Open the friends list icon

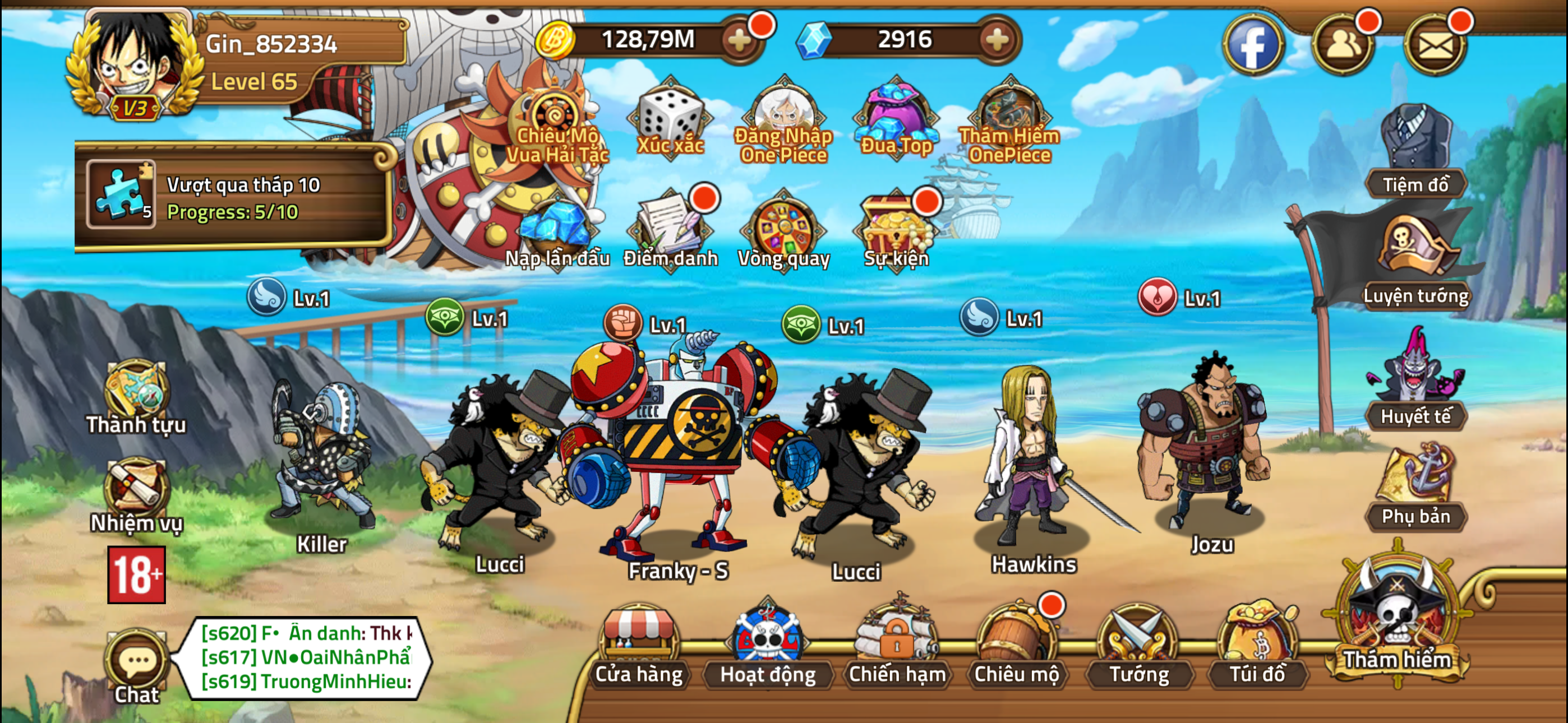click(1343, 45)
